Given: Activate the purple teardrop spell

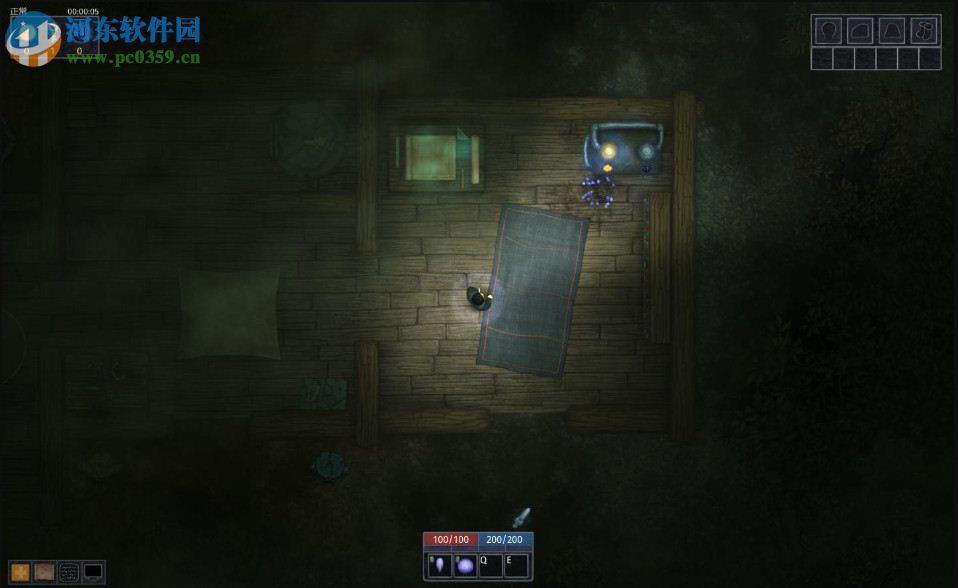Looking at the screenshot, I should (439, 566).
